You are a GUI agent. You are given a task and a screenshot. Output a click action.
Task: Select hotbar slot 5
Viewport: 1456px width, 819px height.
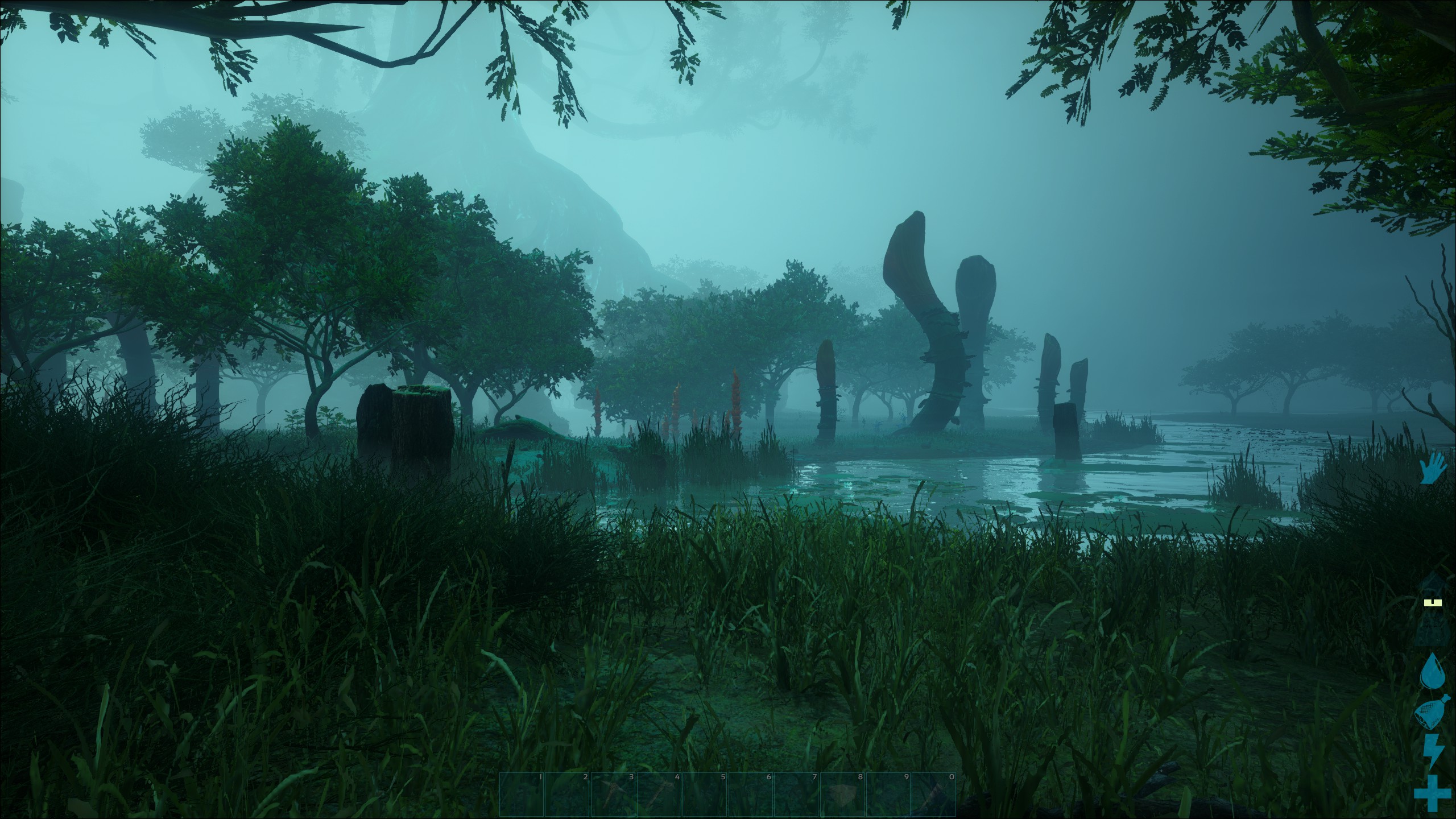coord(706,795)
